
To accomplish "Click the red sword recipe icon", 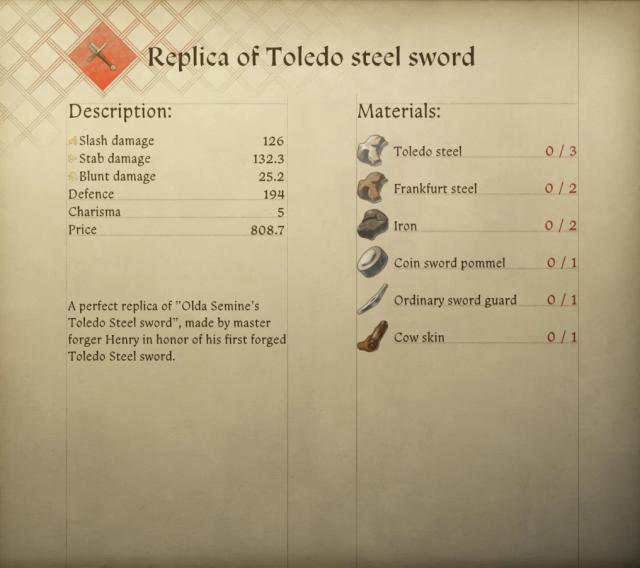I will click(103, 56).
